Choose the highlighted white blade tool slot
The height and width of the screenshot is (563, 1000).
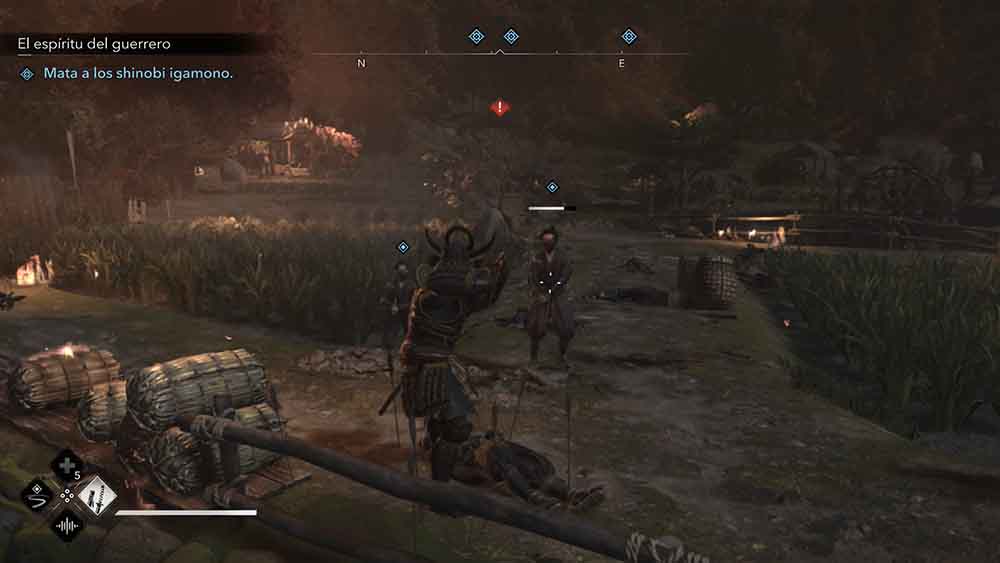point(97,494)
